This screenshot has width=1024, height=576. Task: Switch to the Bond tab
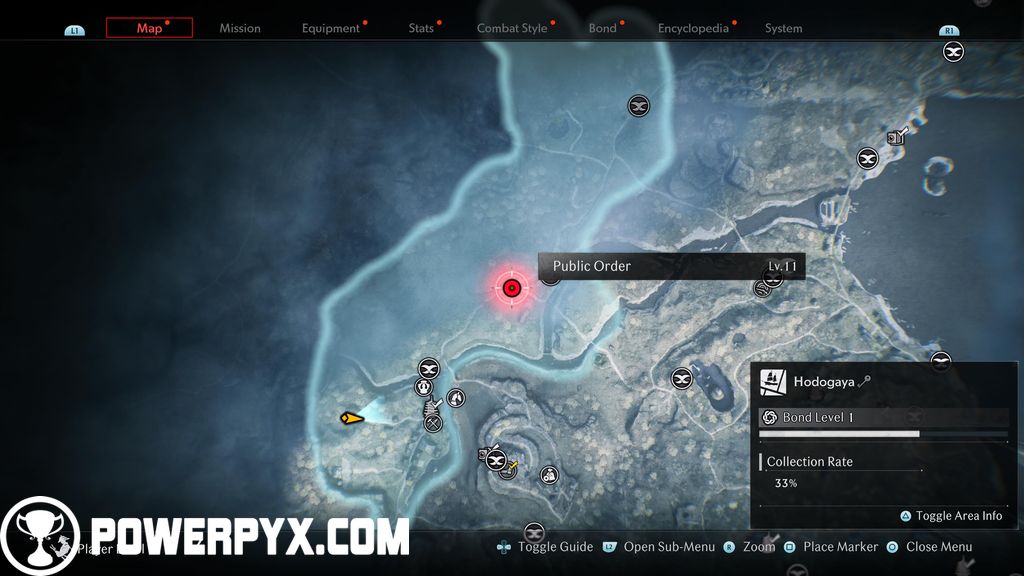click(x=602, y=28)
